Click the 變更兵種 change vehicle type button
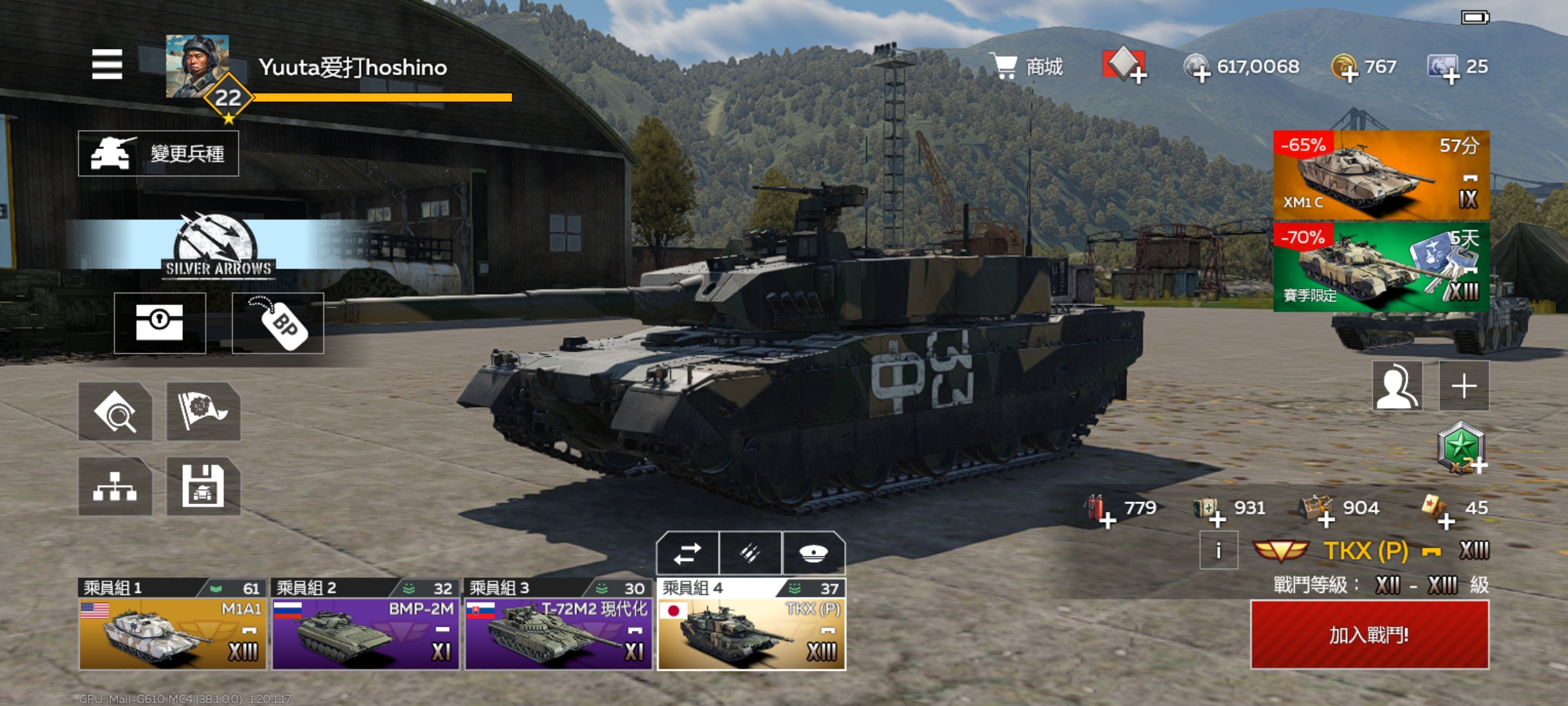This screenshot has width=1568, height=706. click(158, 154)
